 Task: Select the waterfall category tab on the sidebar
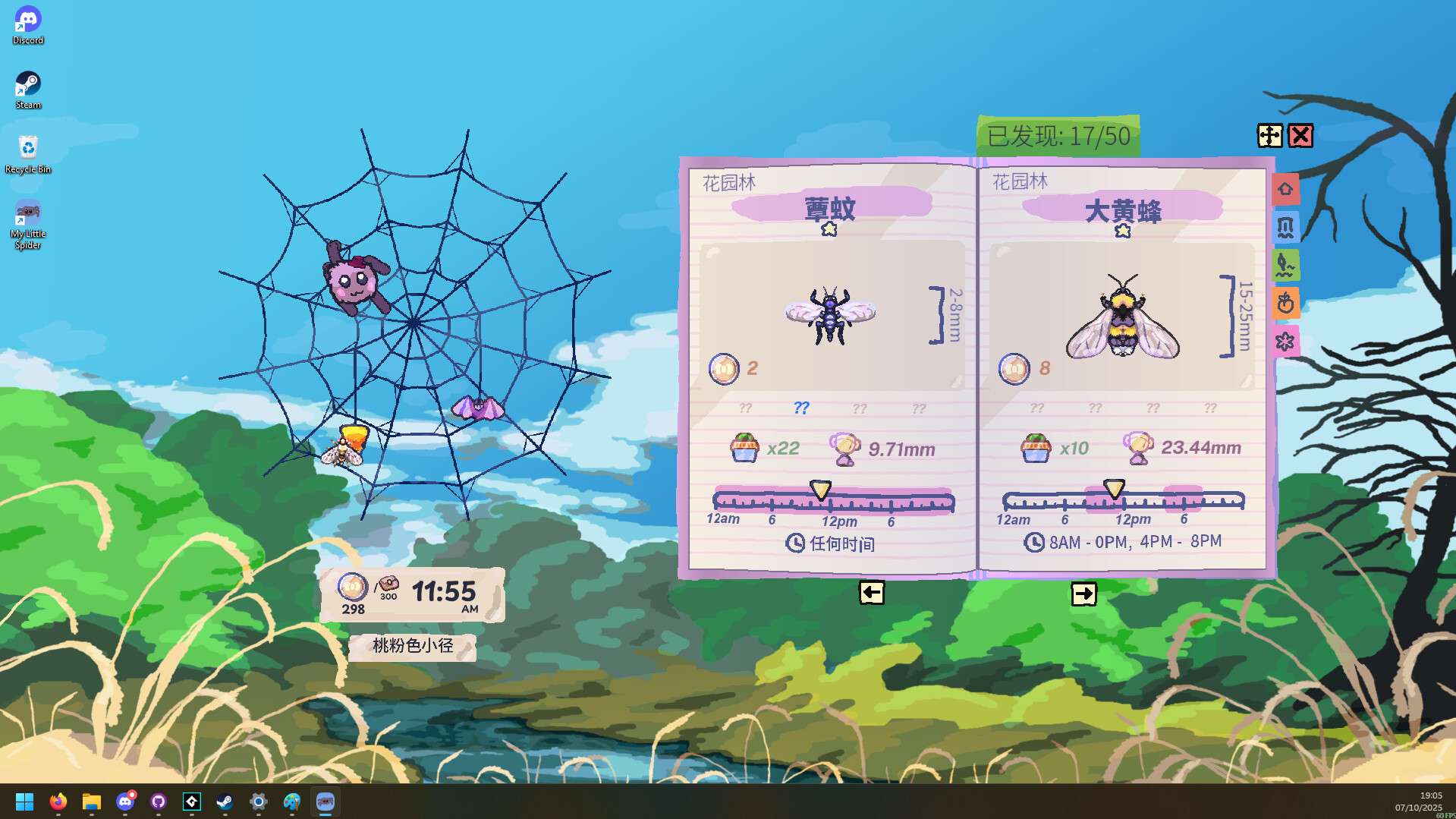(x=1286, y=227)
